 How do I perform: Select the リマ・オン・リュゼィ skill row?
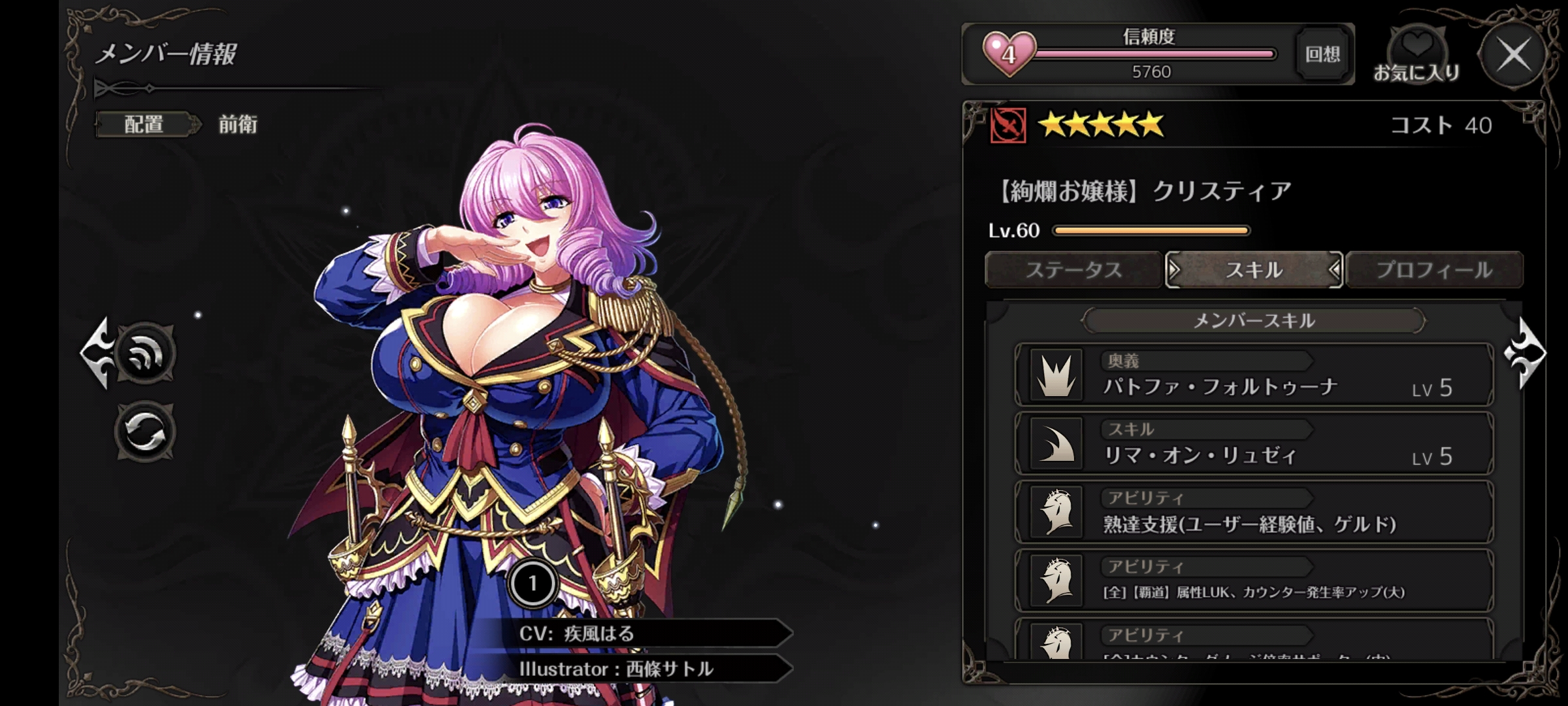click(x=1254, y=444)
